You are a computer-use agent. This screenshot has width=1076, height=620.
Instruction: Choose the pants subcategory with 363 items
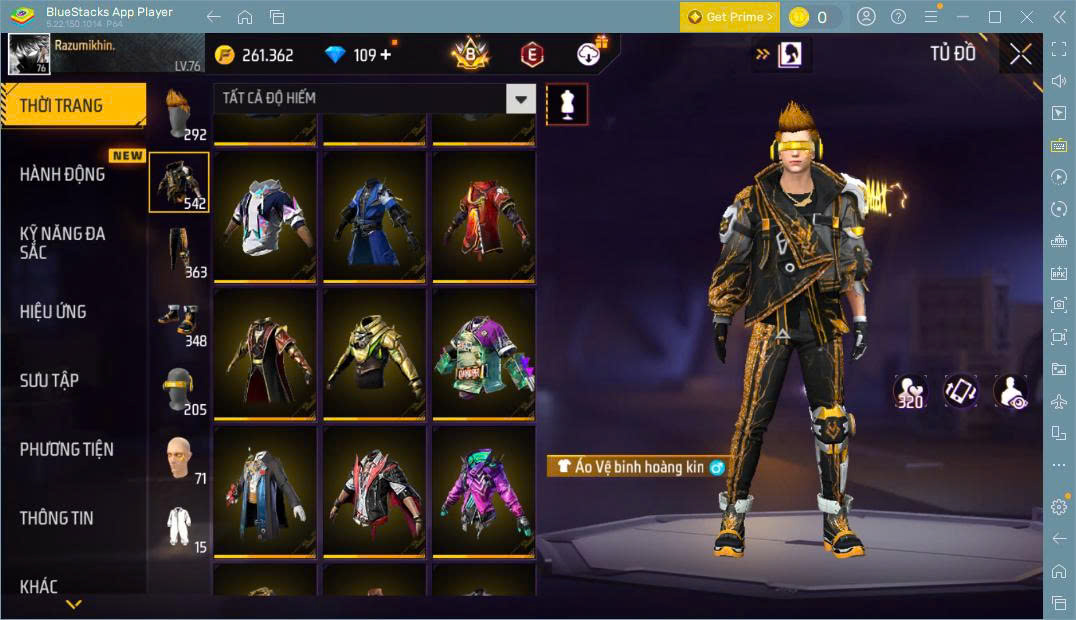point(179,250)
